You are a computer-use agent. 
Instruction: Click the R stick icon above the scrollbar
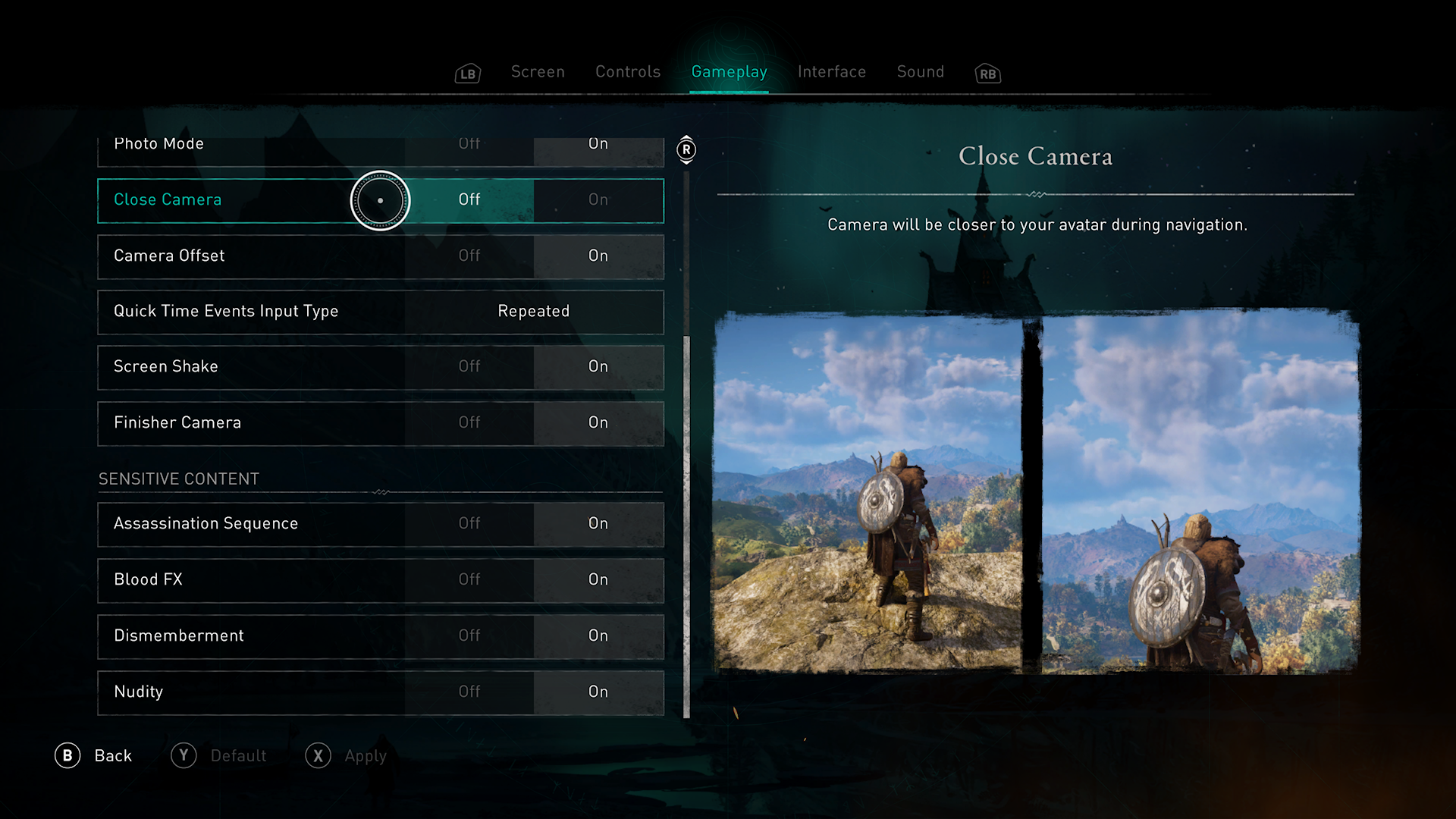[x=686, y=151]
